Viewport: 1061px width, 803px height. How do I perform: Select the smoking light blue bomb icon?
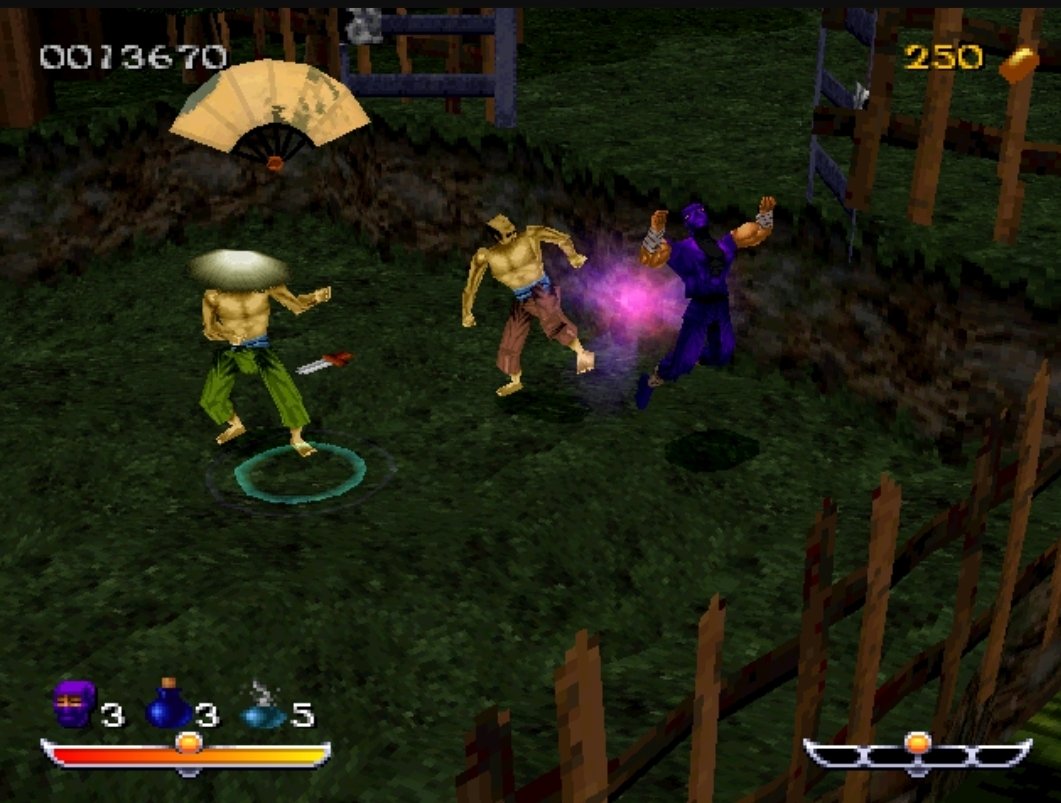(262, 709)
